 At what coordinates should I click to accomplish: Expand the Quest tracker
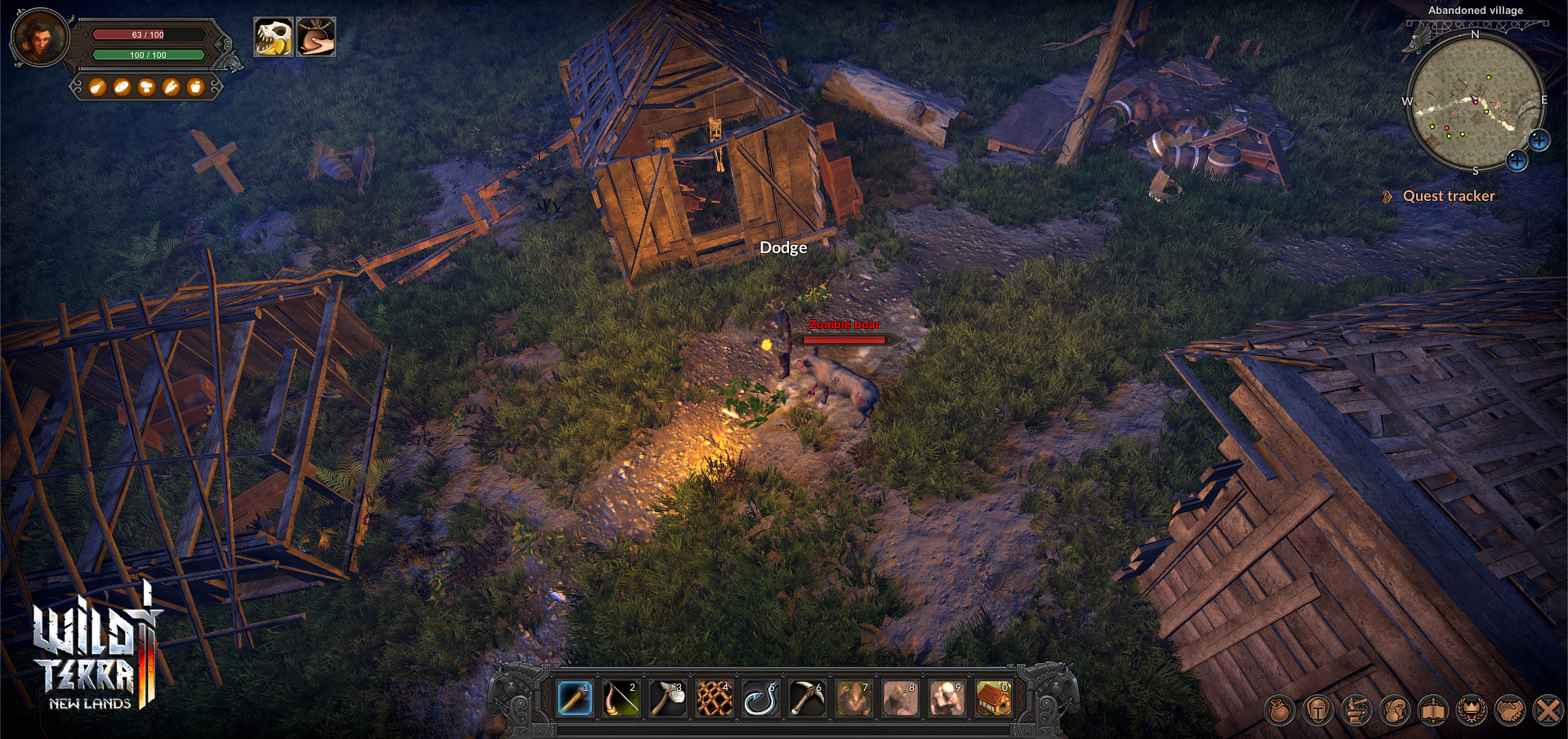[1448, 196]
